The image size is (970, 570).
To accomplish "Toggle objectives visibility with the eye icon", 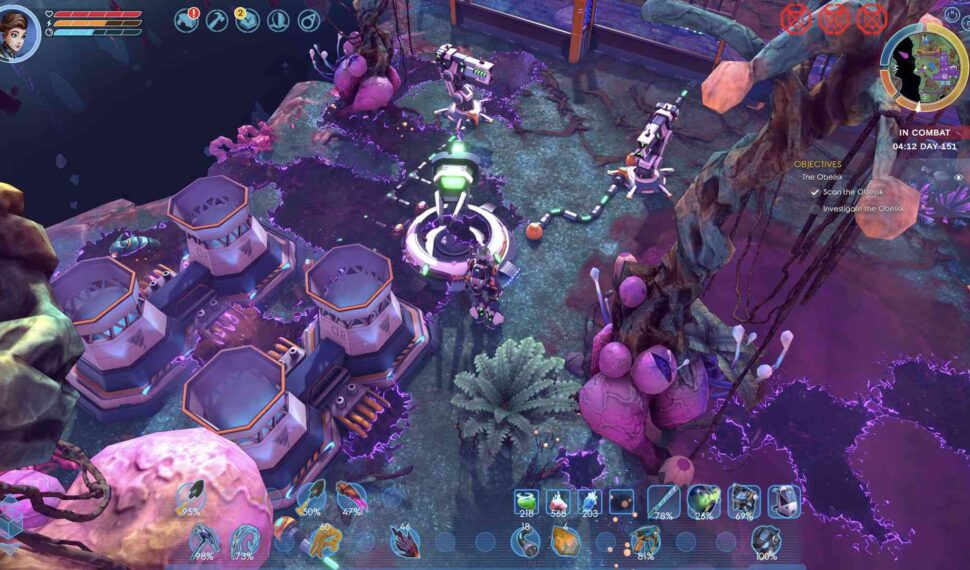I will (x=958, y=177).
